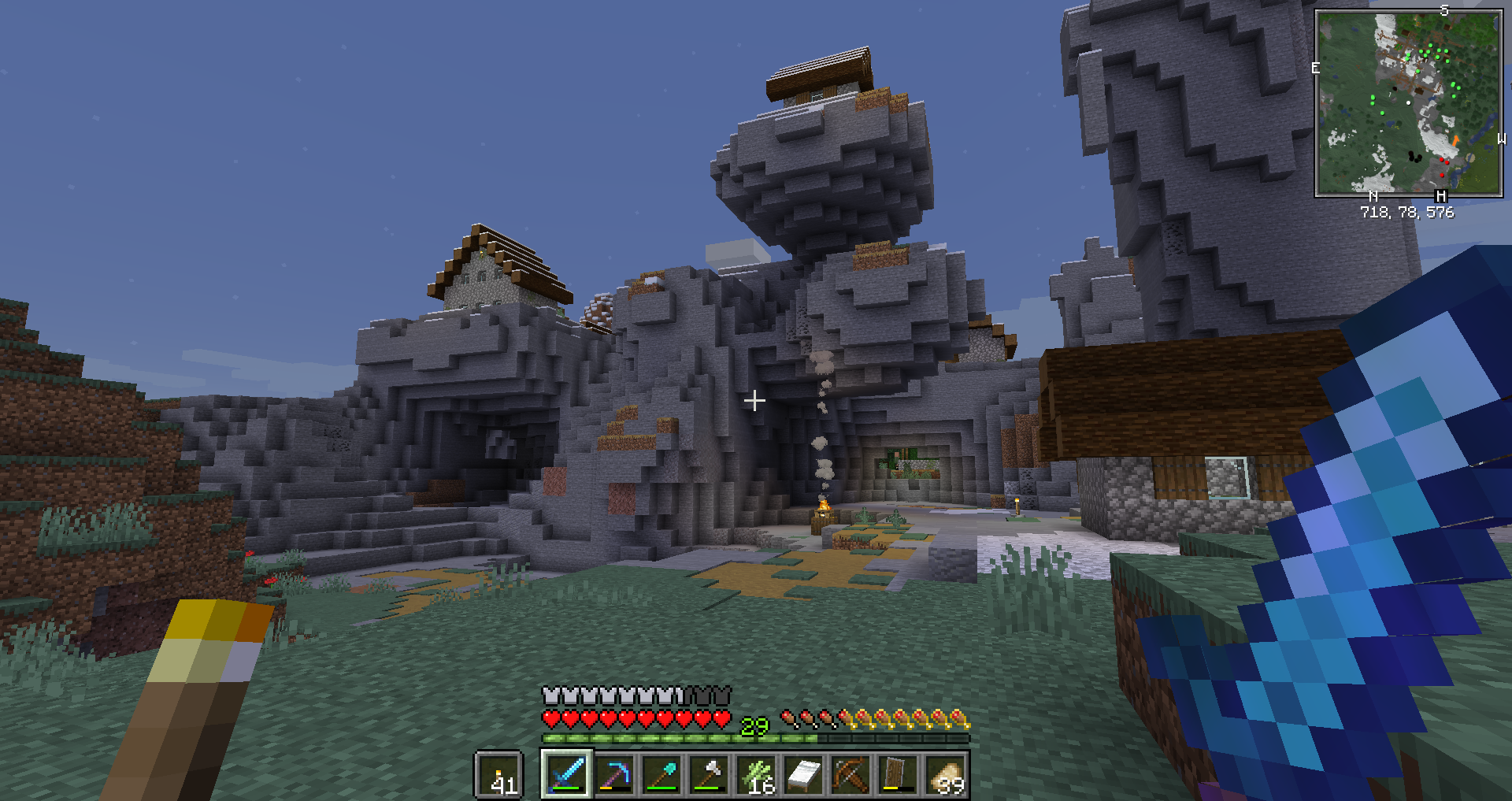Select the diamond sword hotbar slot

tap(567, 774)
